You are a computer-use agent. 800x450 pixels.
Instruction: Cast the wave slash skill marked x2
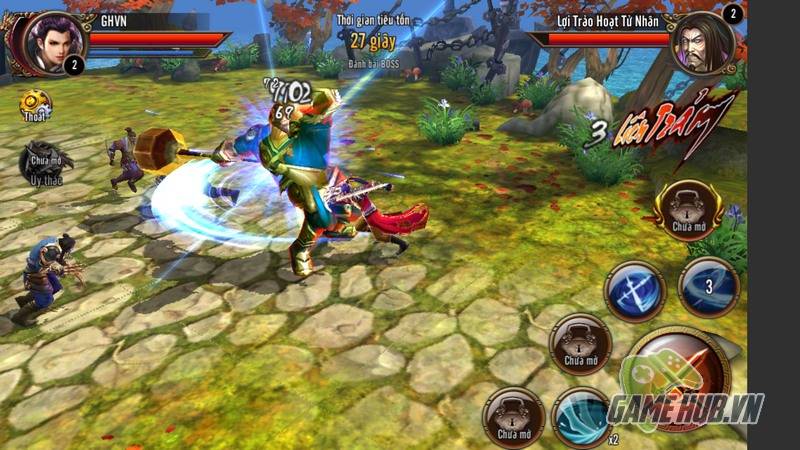tap(582, 416)
